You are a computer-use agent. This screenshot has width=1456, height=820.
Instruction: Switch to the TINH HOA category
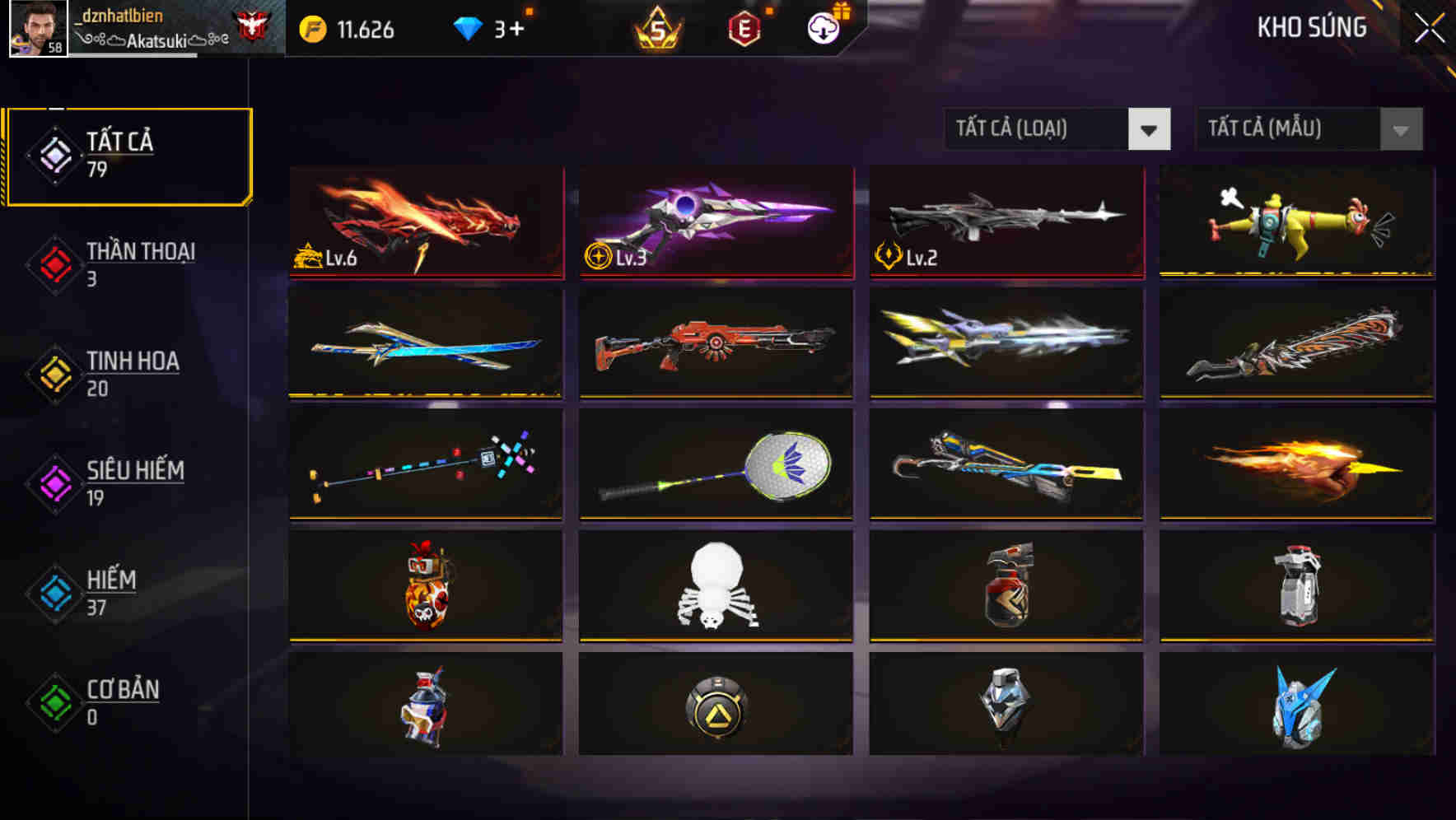point(128,375)
